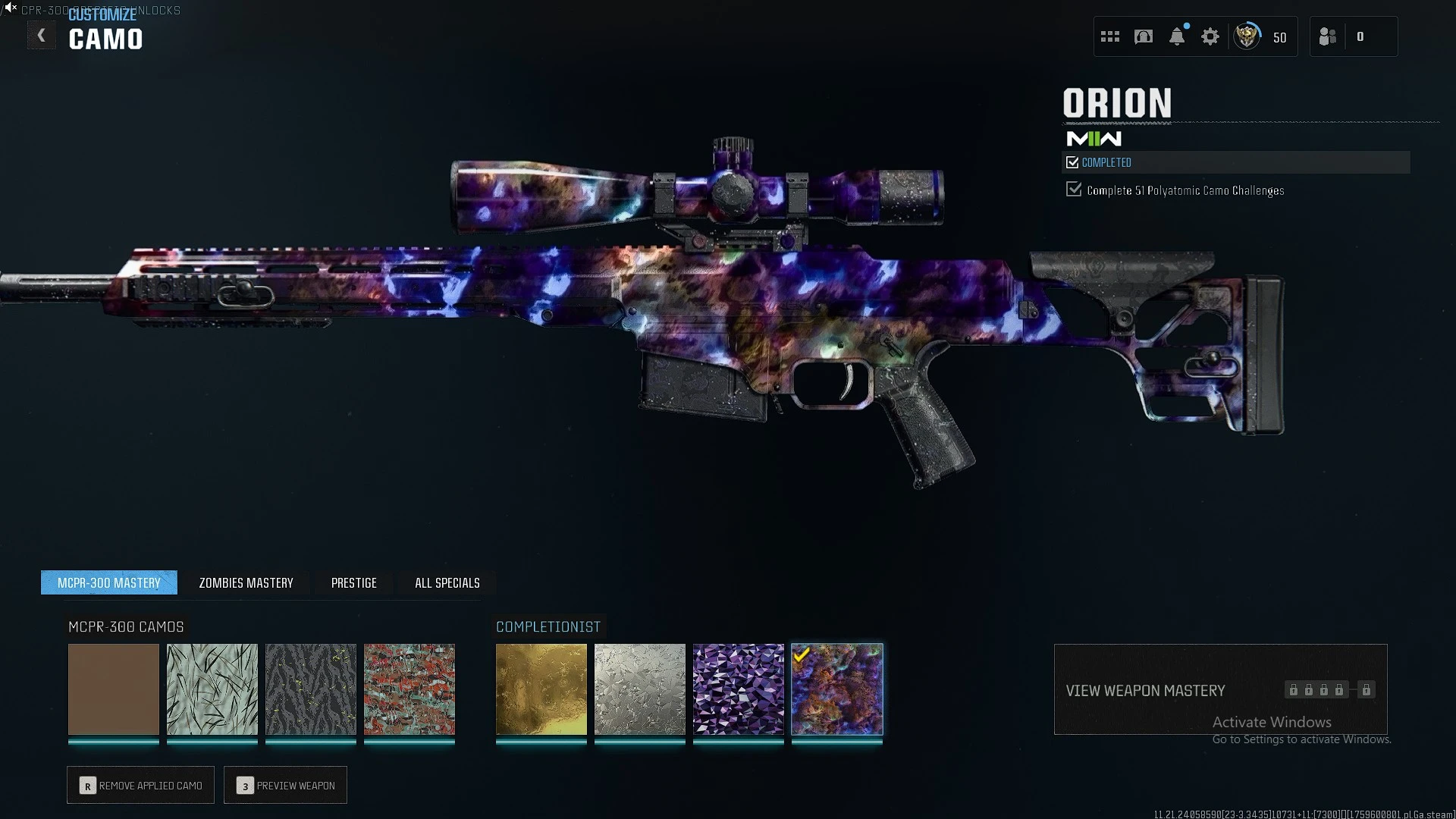The image size is (1456, 819).
Task: Go back using the arrow beside Camo
Action: point(42,36)
